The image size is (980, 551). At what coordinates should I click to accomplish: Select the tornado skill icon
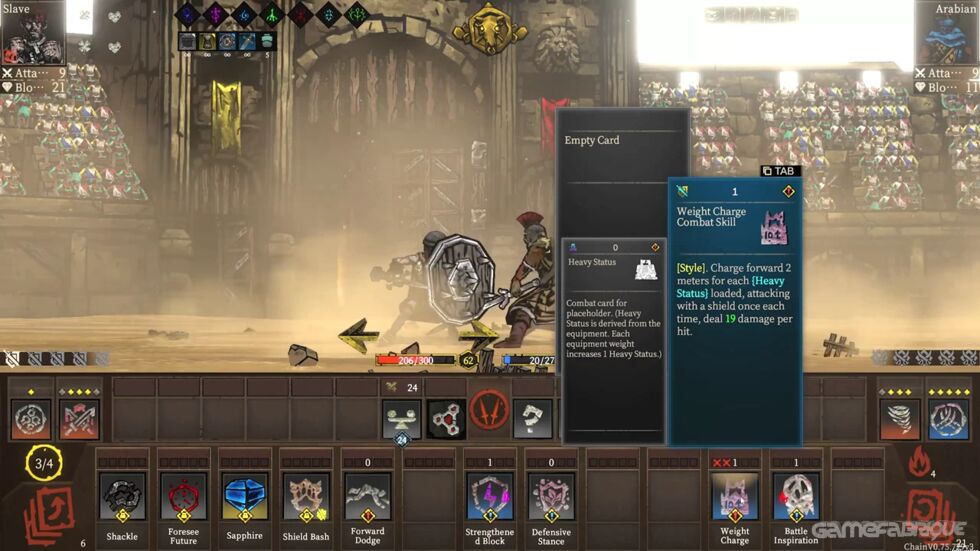(x=900, y=419)
